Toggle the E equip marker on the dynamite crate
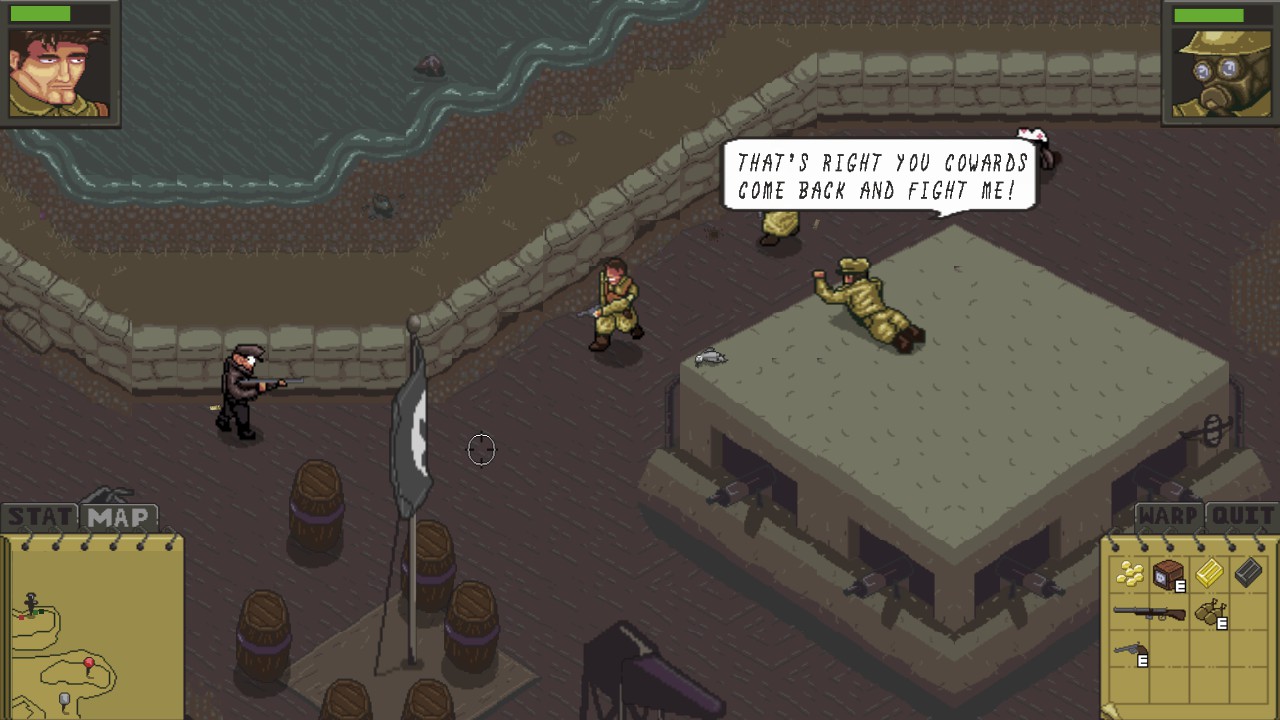This screenshot has width=1280, height=720. [1179, 585]
